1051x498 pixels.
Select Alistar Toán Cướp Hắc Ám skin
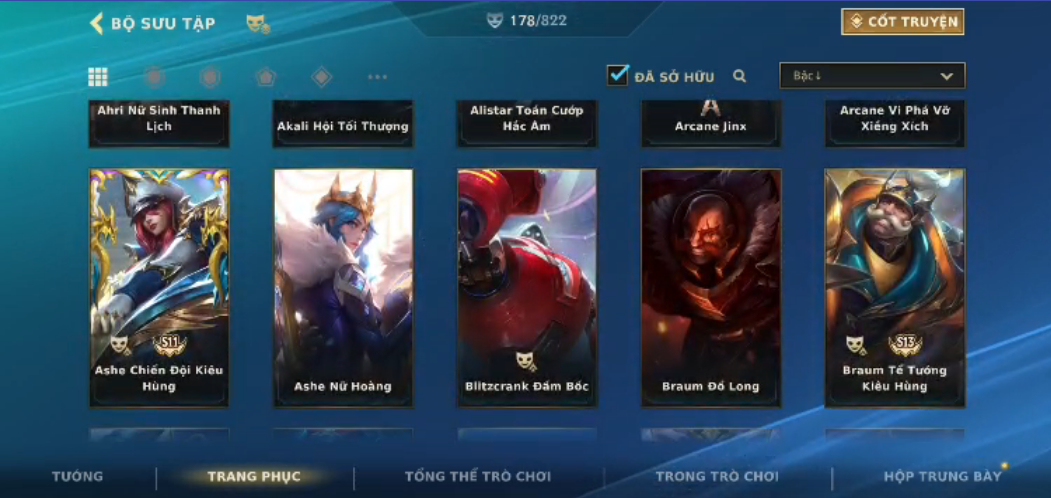pyautogui.click(x=527, y=122)
